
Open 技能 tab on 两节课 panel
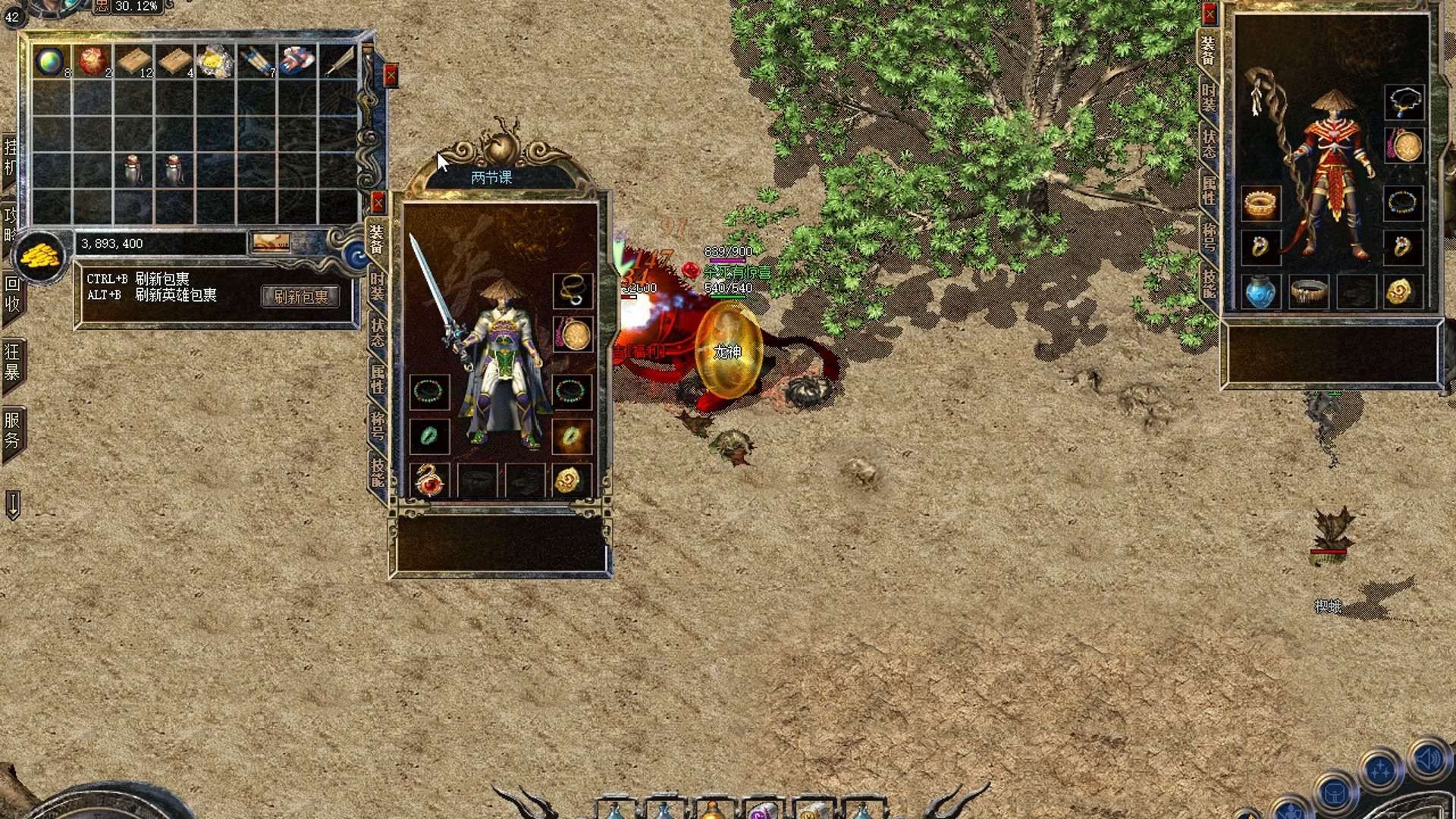pyautogui.click(x=377, y=472)
